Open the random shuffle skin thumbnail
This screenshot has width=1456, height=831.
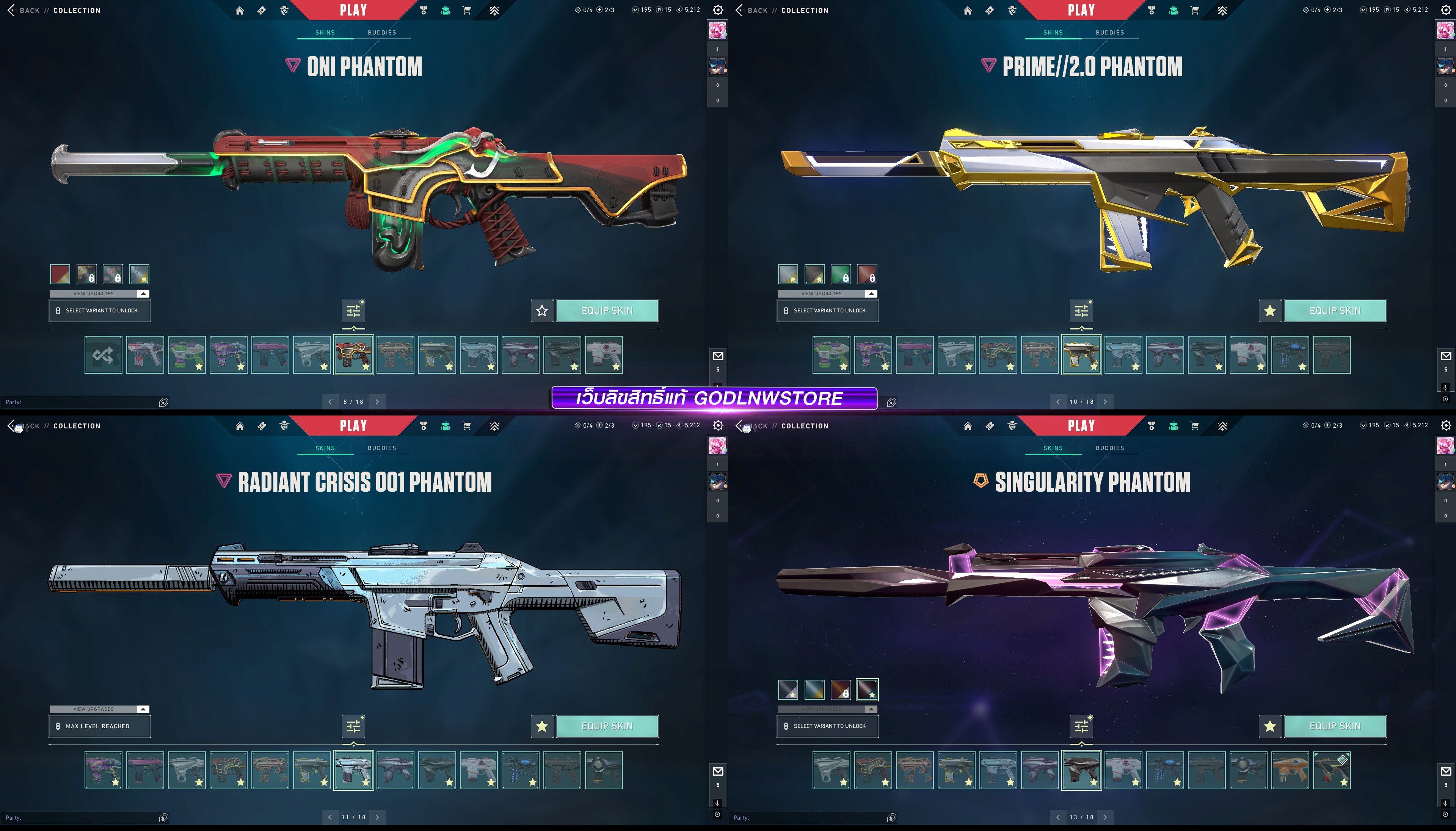pos(103,355)
